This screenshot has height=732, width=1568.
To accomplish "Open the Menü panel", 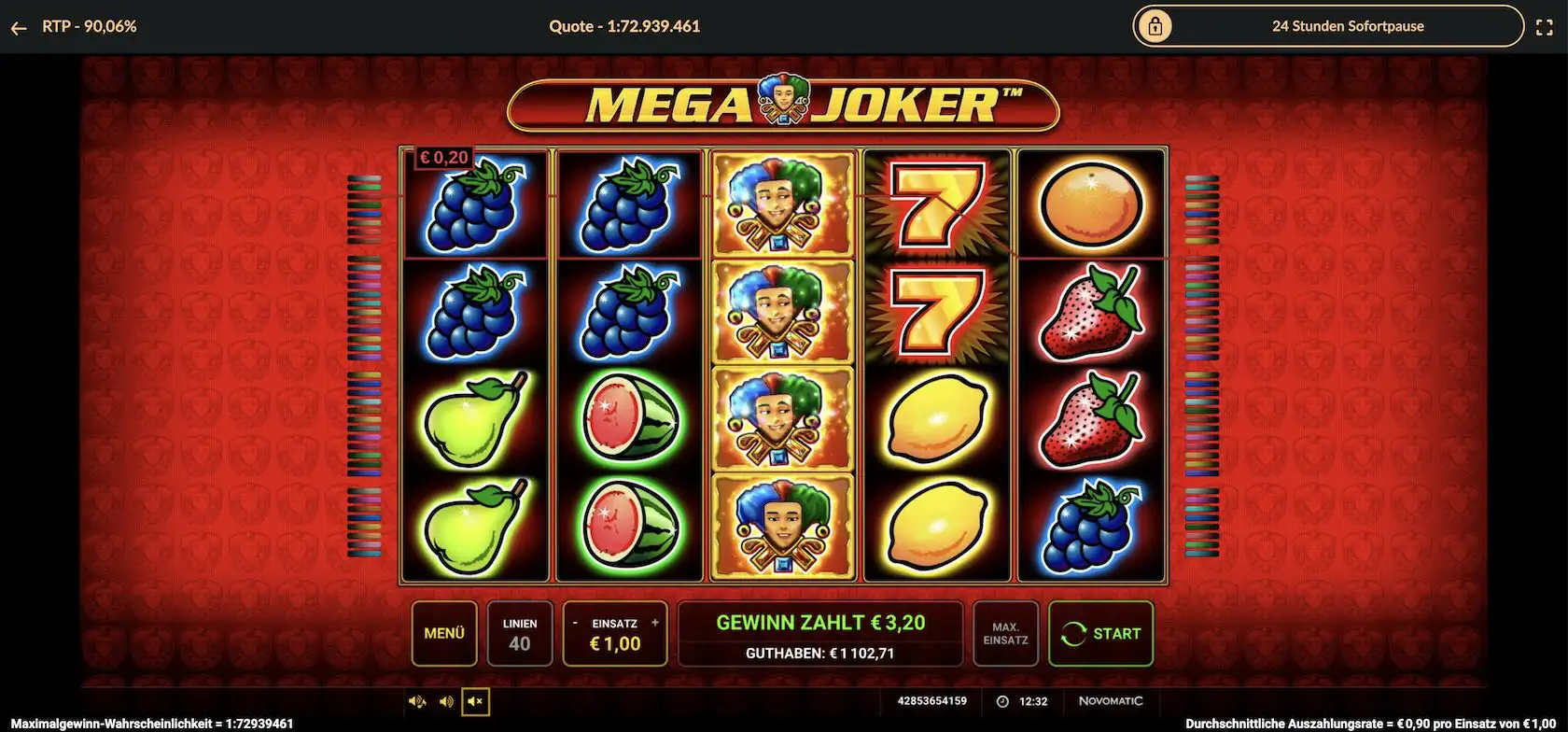I will (444, 634).
